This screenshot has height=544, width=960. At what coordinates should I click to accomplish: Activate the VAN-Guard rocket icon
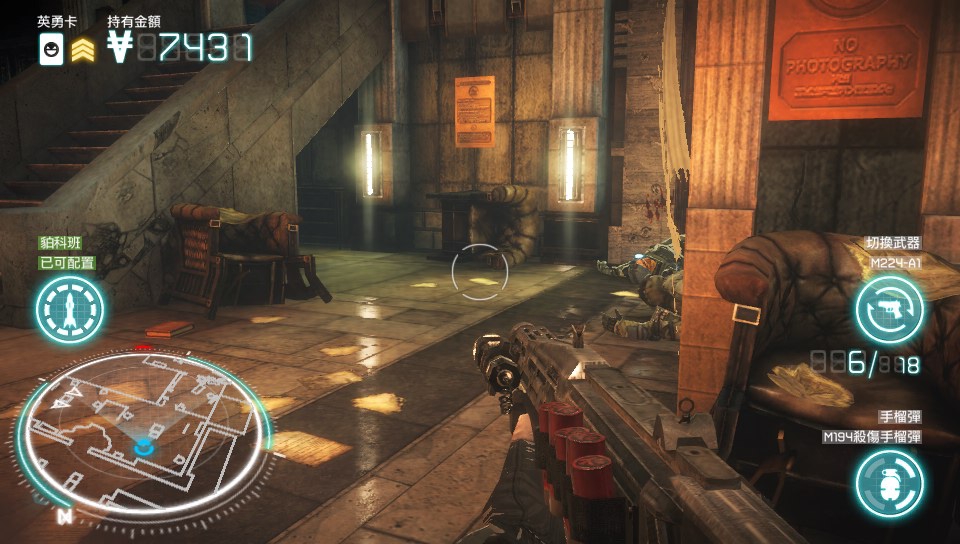click(70, 307)
